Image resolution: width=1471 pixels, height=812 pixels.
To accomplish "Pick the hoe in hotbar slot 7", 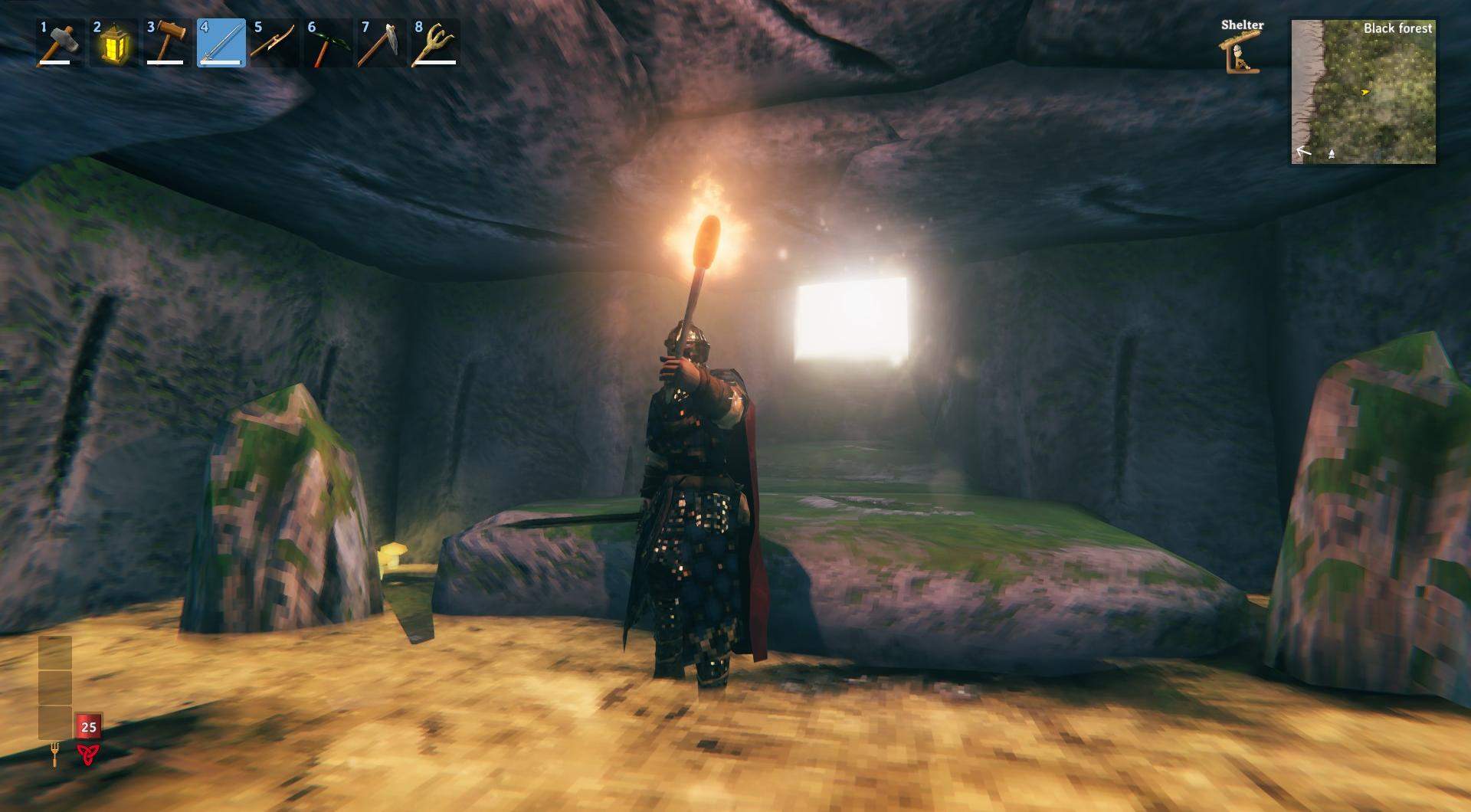I will [x=382, y=44].
